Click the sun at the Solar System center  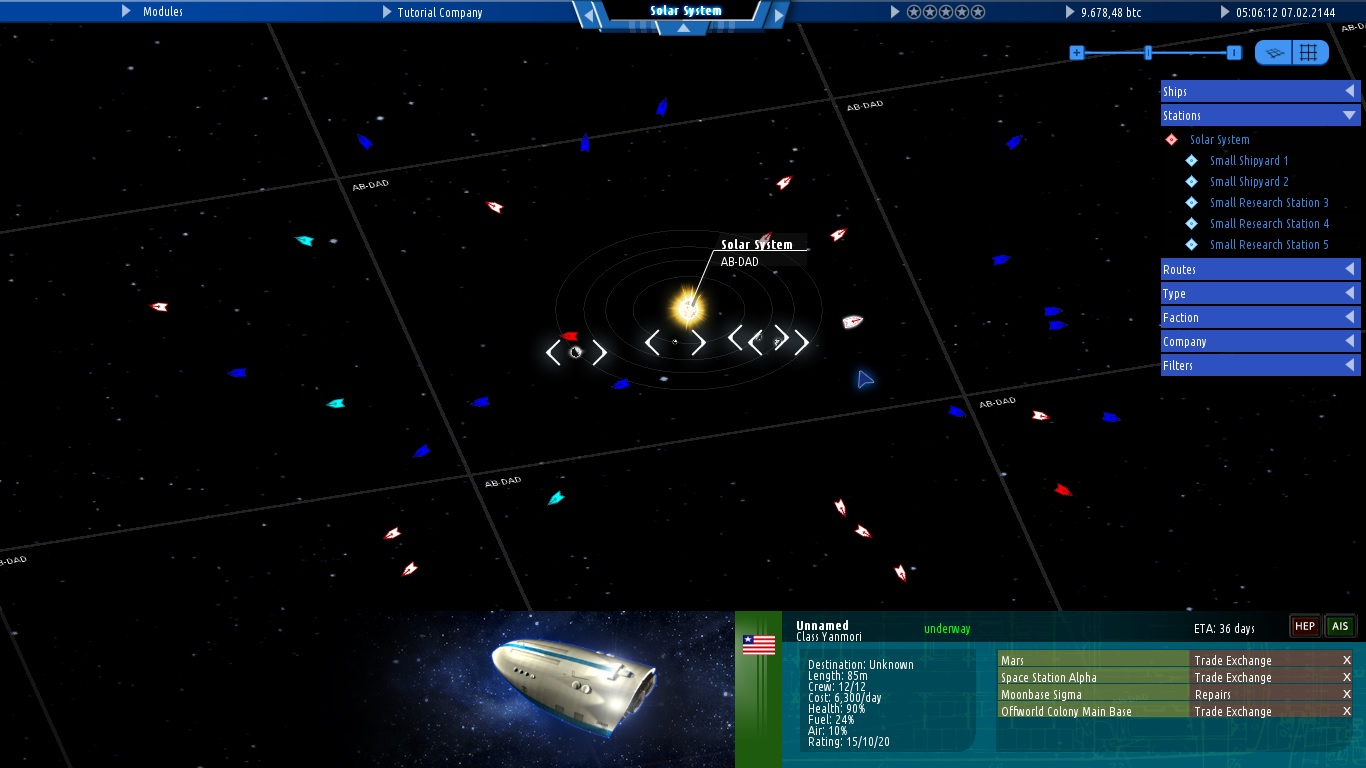tap(688, 308)
